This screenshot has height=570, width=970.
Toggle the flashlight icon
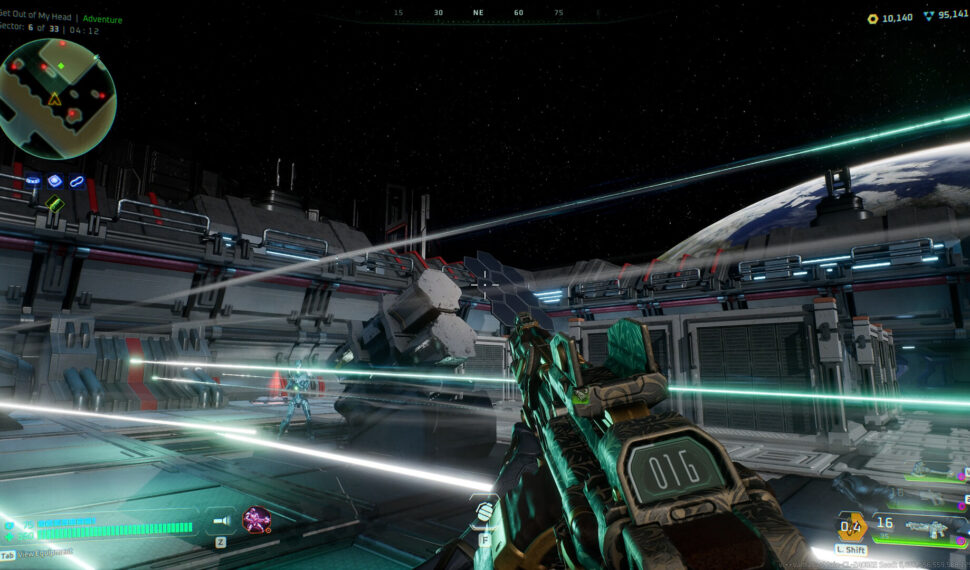click(x=222, y=521)
